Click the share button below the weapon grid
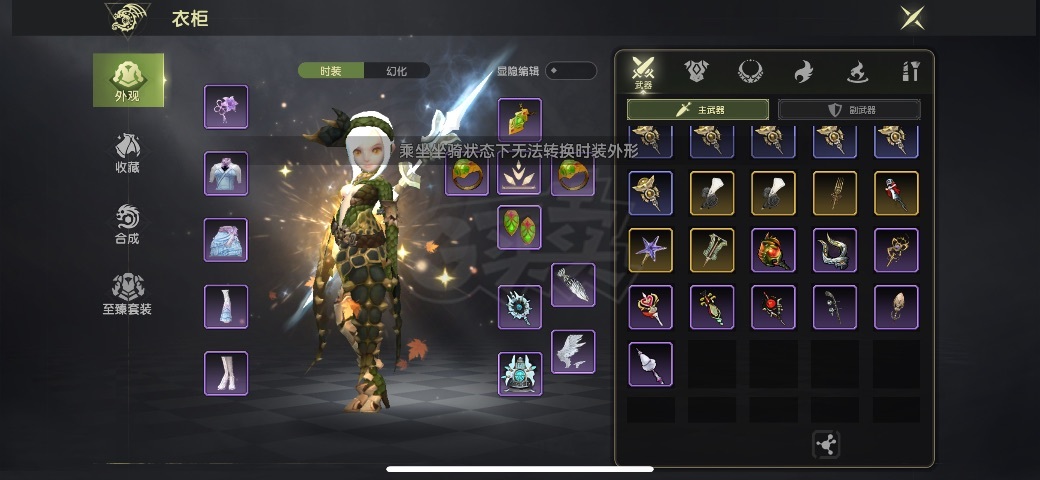 [x=826, y=444]
